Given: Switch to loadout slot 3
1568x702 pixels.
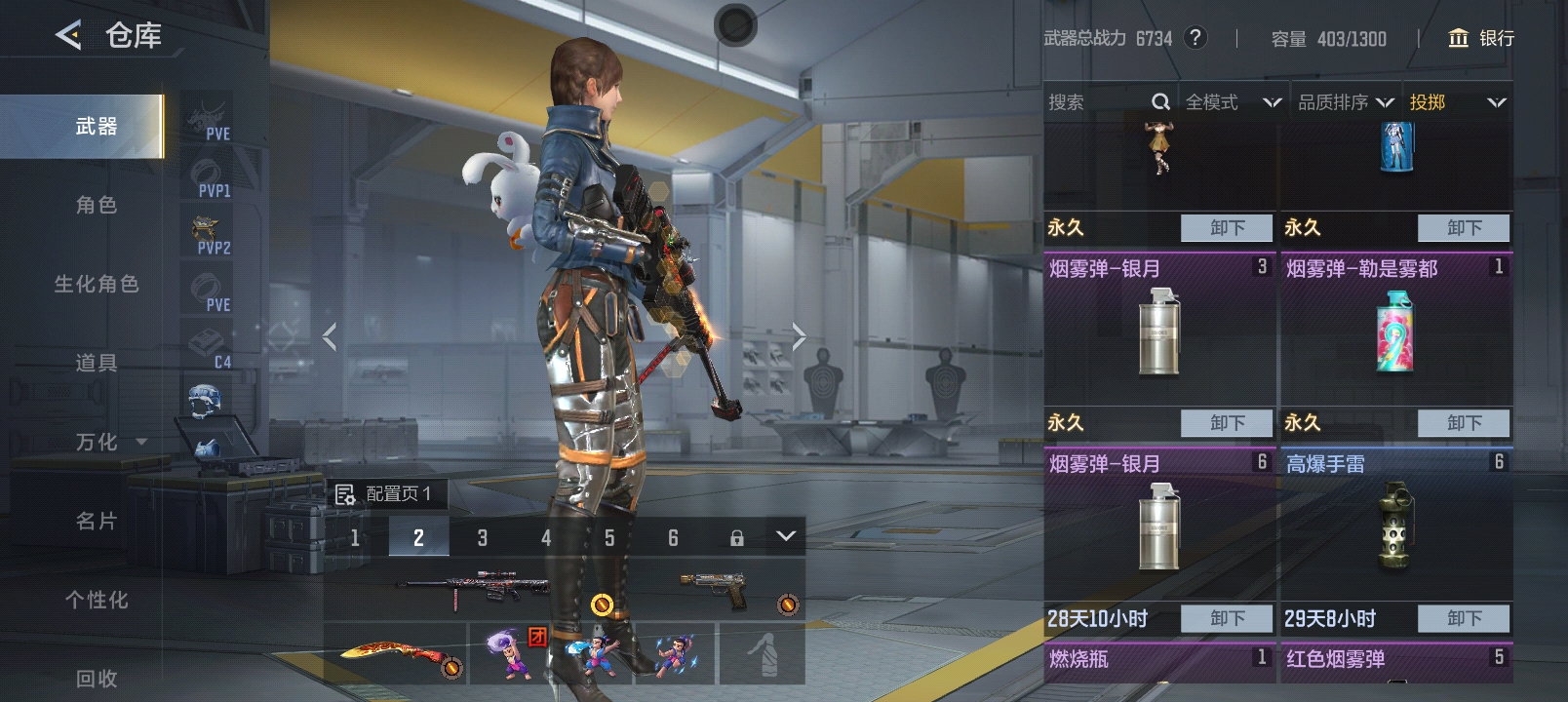Looking at the screenshot, I should coord(482,537).
